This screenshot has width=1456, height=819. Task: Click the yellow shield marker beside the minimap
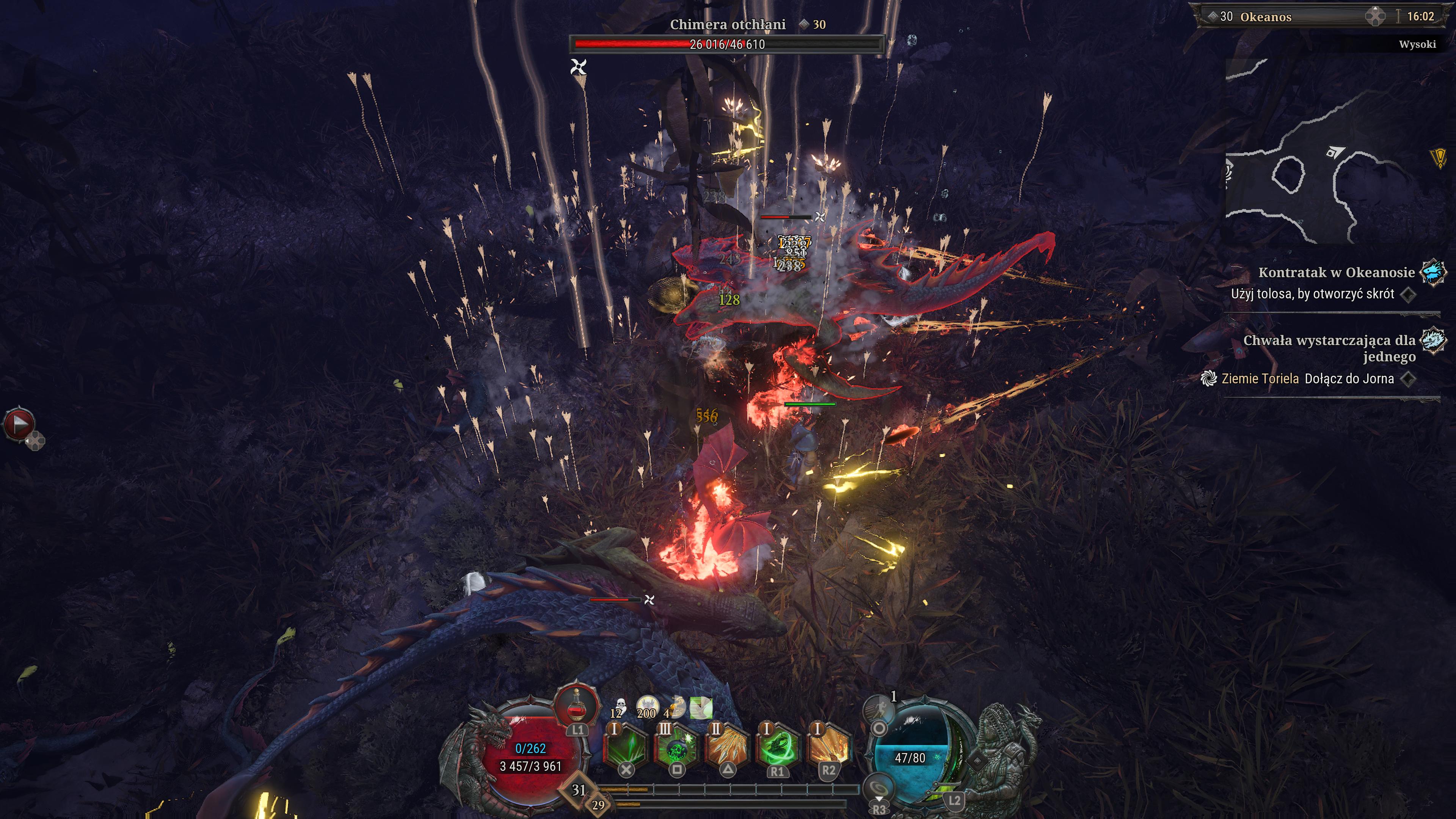pyautogui.click(x=1439, y=158)
